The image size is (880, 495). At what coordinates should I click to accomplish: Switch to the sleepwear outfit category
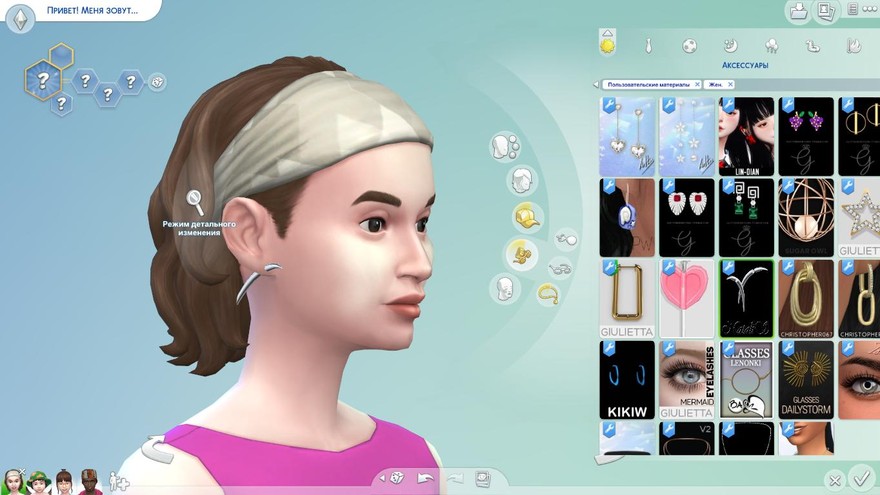click(x=730, y=45)
